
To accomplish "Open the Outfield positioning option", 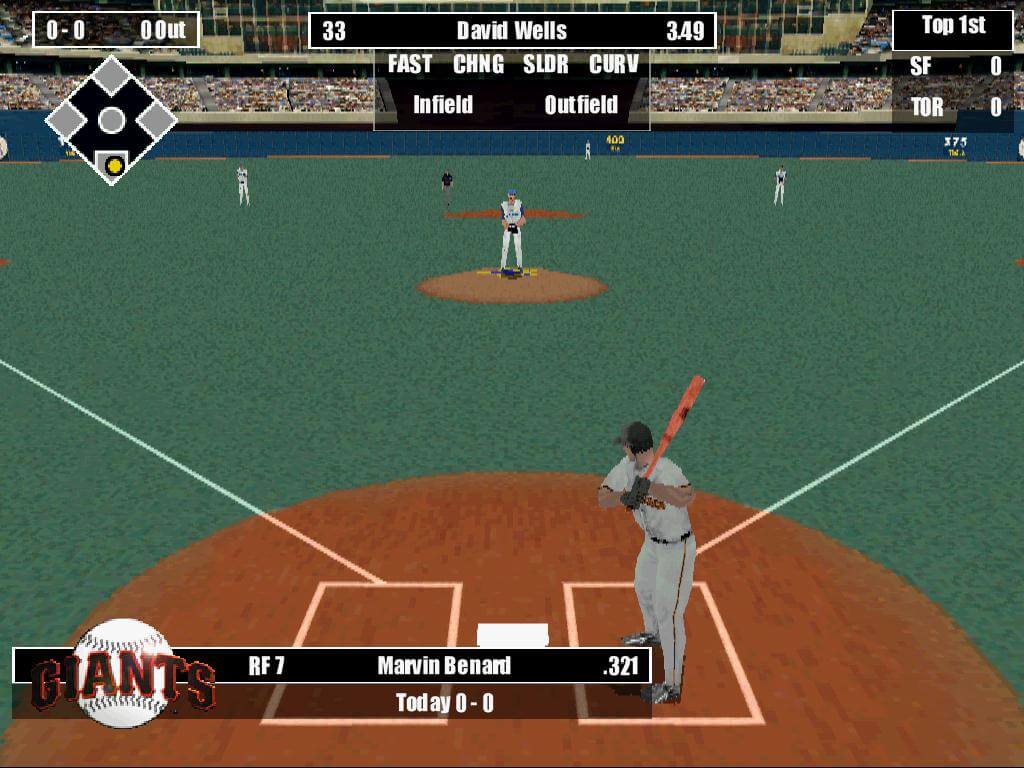I will [x=581, y=105].
